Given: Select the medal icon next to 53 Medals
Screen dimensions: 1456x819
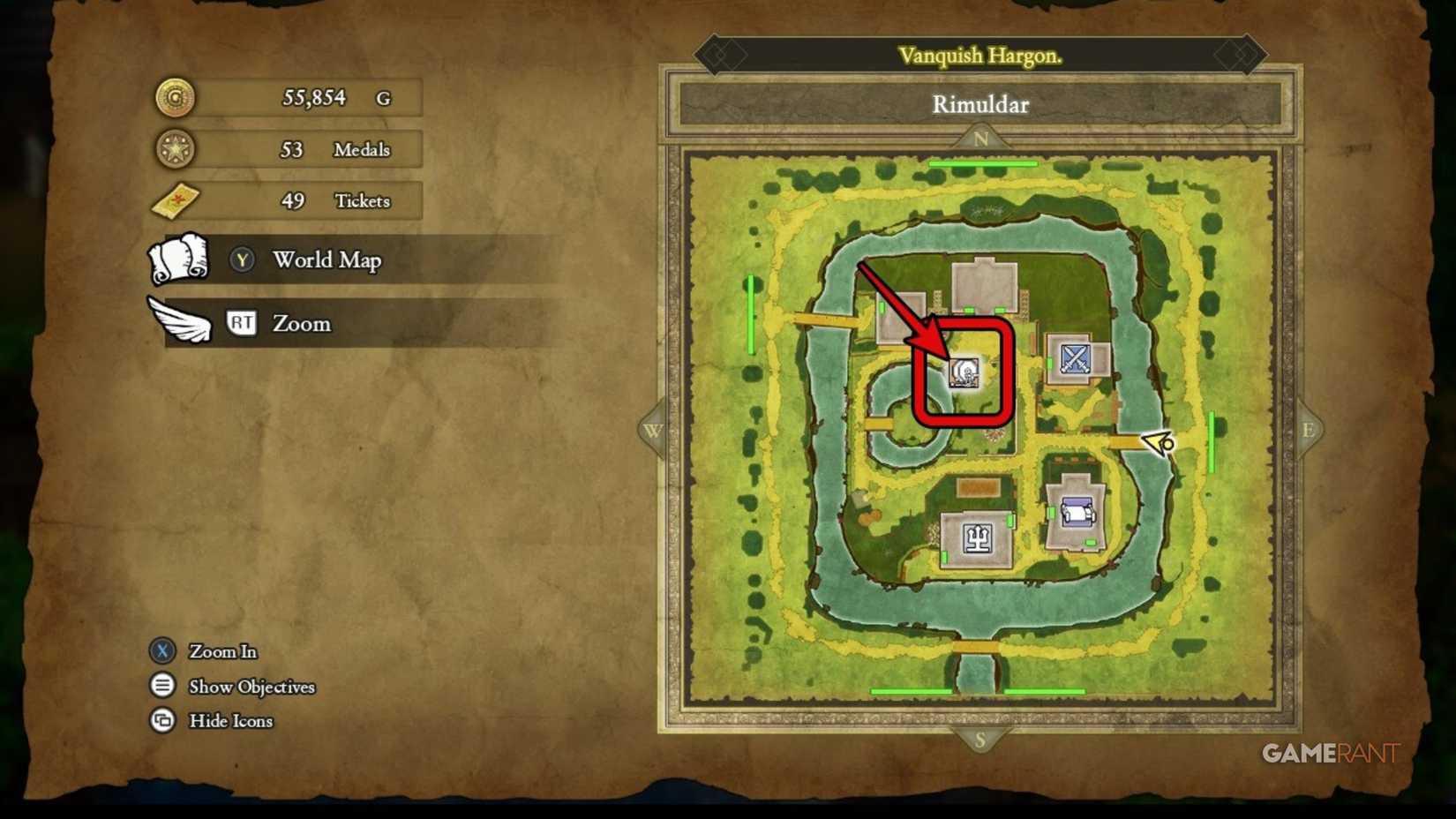Looking at the screenshot, I should [x=174, y=149].
